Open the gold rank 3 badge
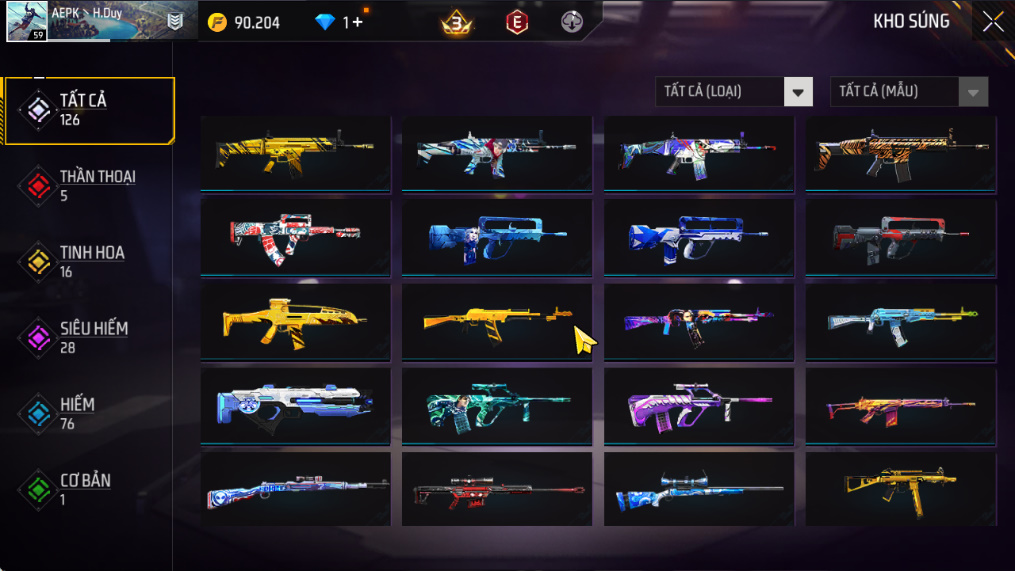Viewport: 1015px width, 571px height. [456, 22]
